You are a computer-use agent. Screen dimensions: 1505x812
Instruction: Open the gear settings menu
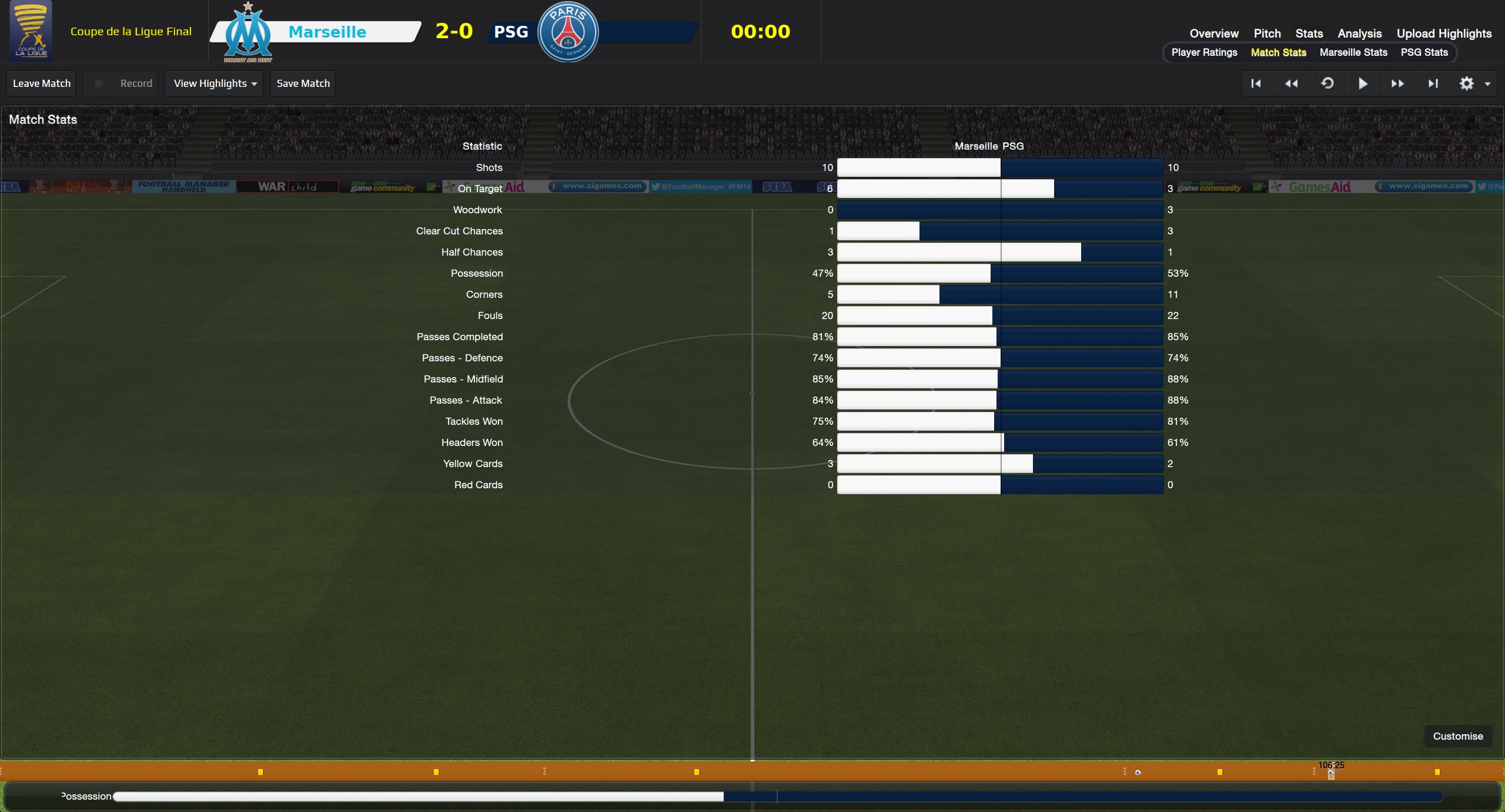[1473, 83]
